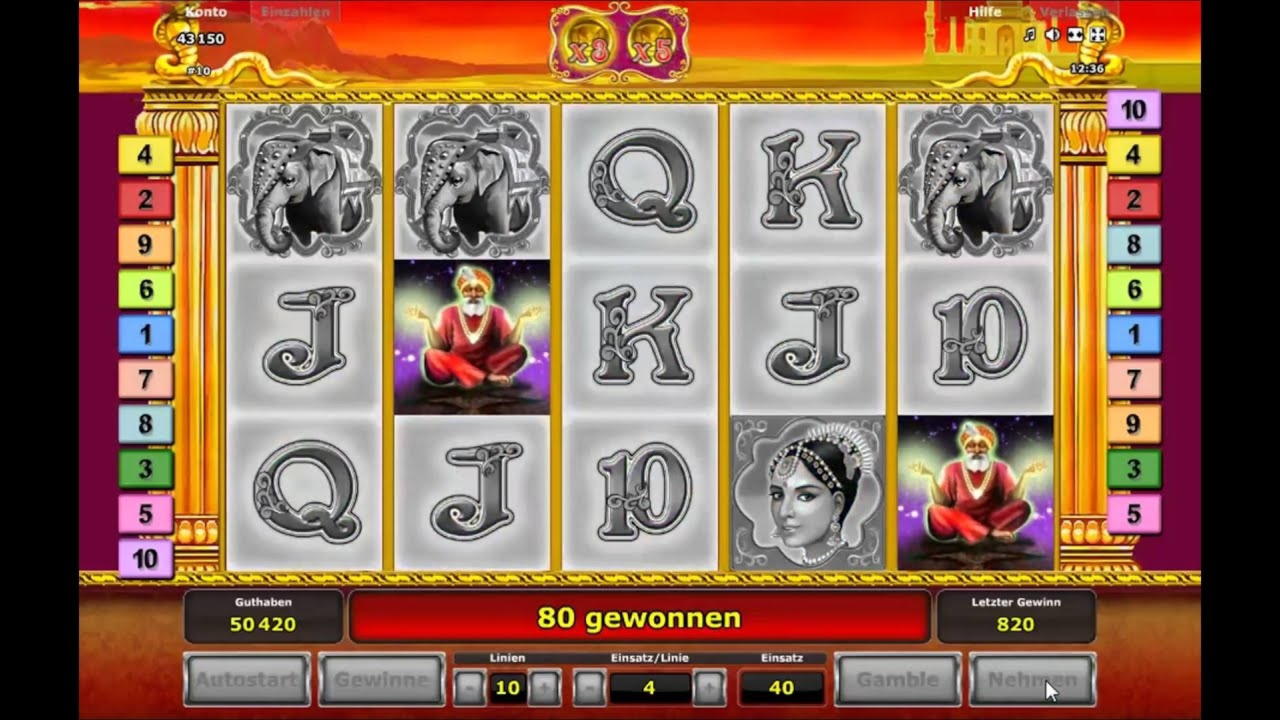This screenshot has width=1280, height=720.
Task: Decrease the Linien count
Action: click(469, 687)
